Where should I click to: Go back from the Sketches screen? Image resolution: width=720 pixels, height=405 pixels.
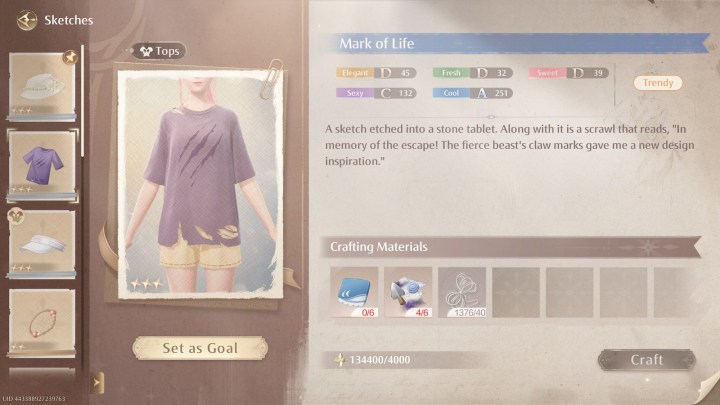tap(23, 20)
